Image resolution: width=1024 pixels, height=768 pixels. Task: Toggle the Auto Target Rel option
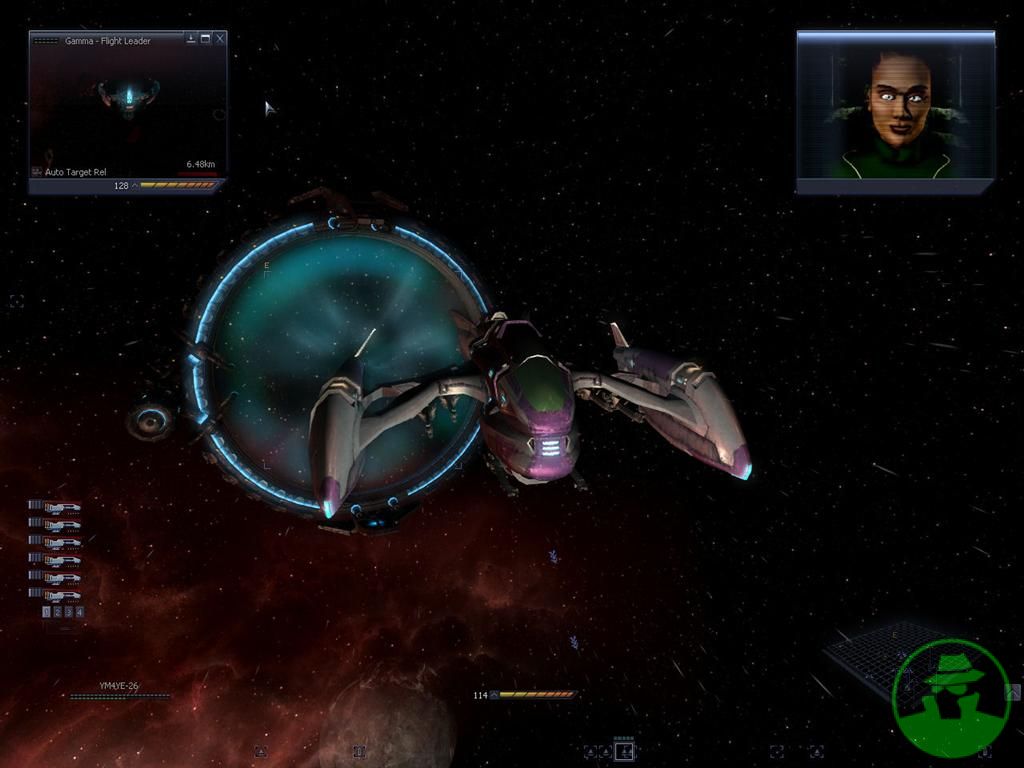click(75, 172)
